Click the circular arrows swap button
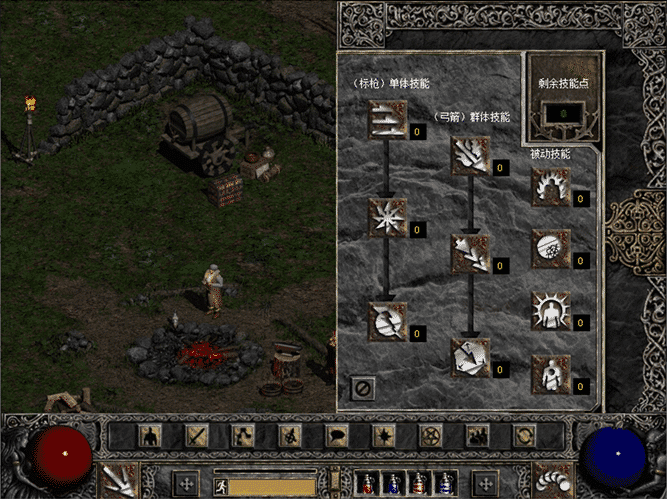The width and height of the screenshot is (667, 499). click(x=523, y=436)
